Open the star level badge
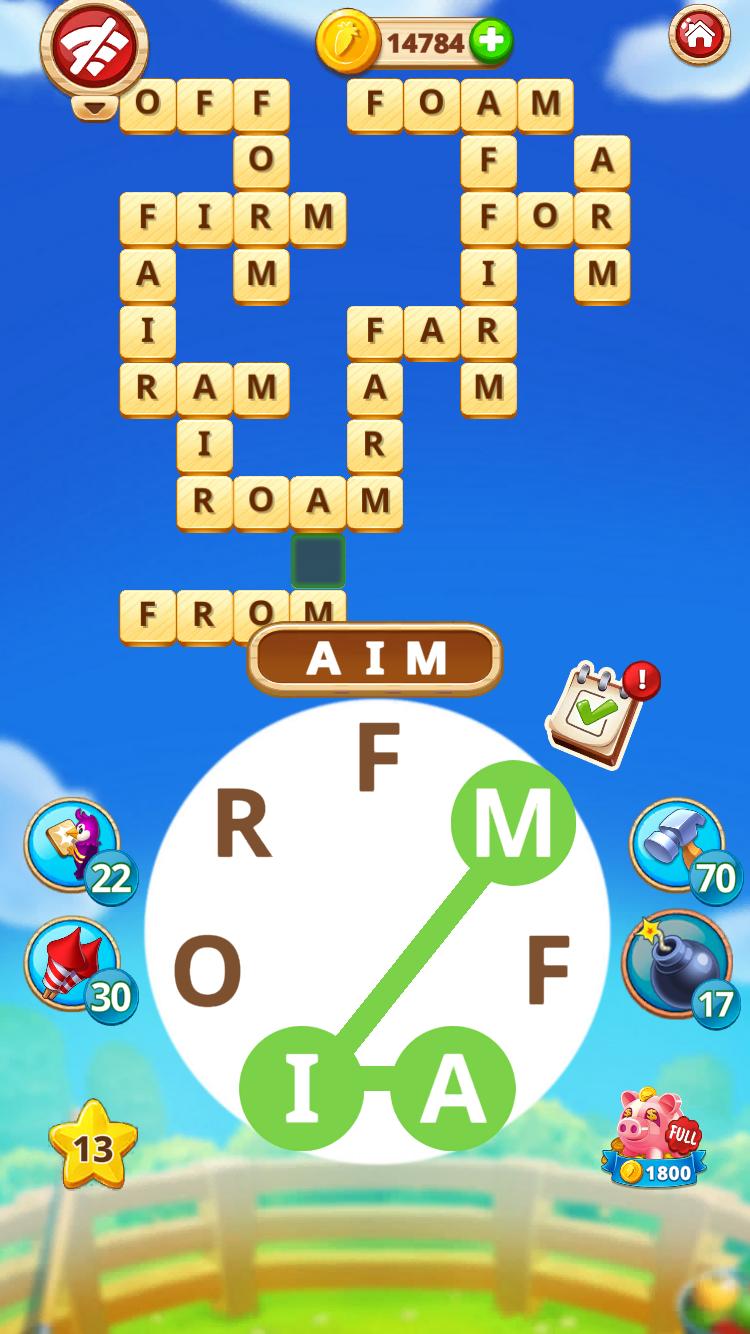The width and height of the screenshot is (750, 1334). click(x=92, y=1146)
